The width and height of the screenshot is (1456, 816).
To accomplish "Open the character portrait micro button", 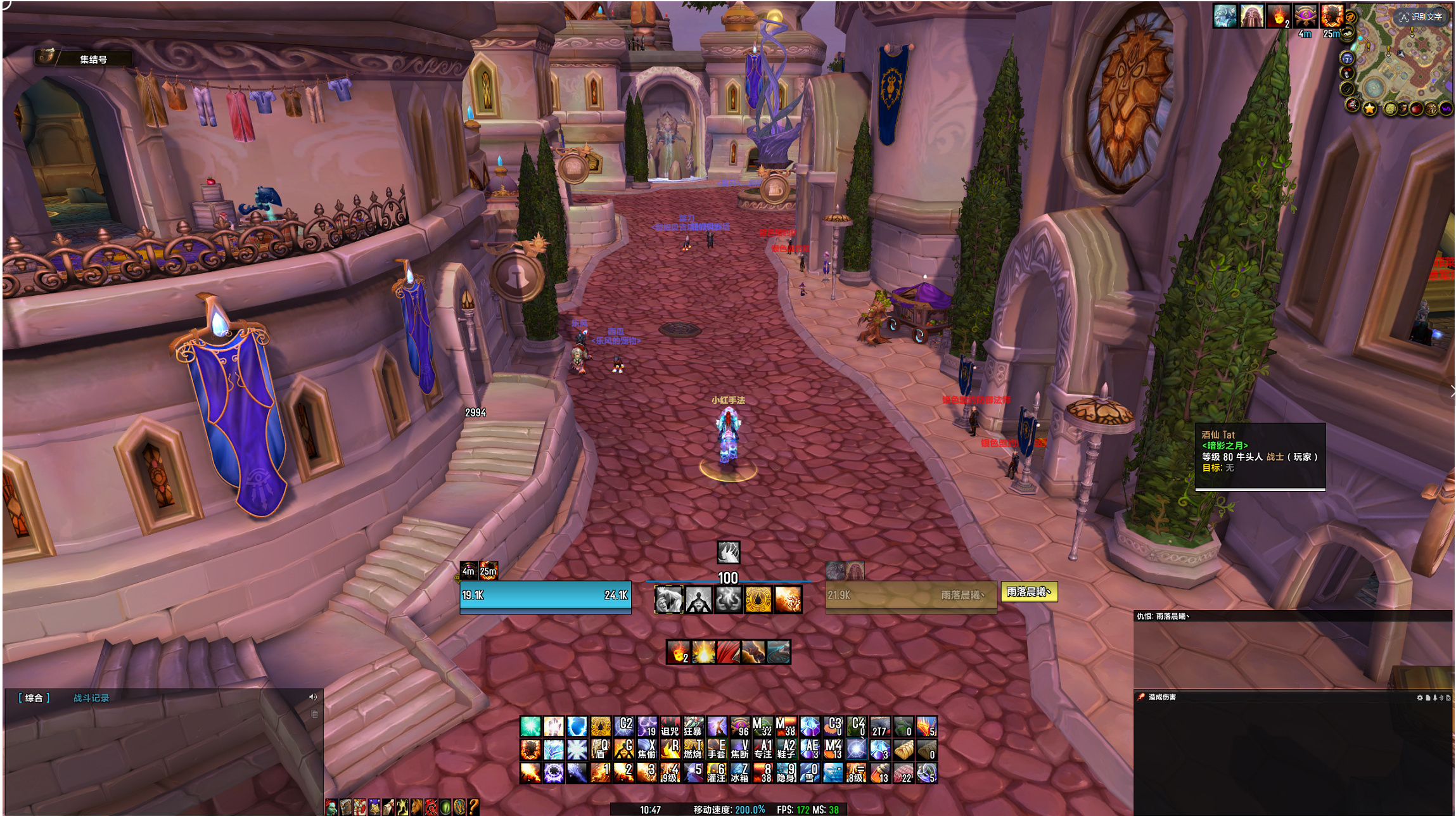I will (331, 807).
